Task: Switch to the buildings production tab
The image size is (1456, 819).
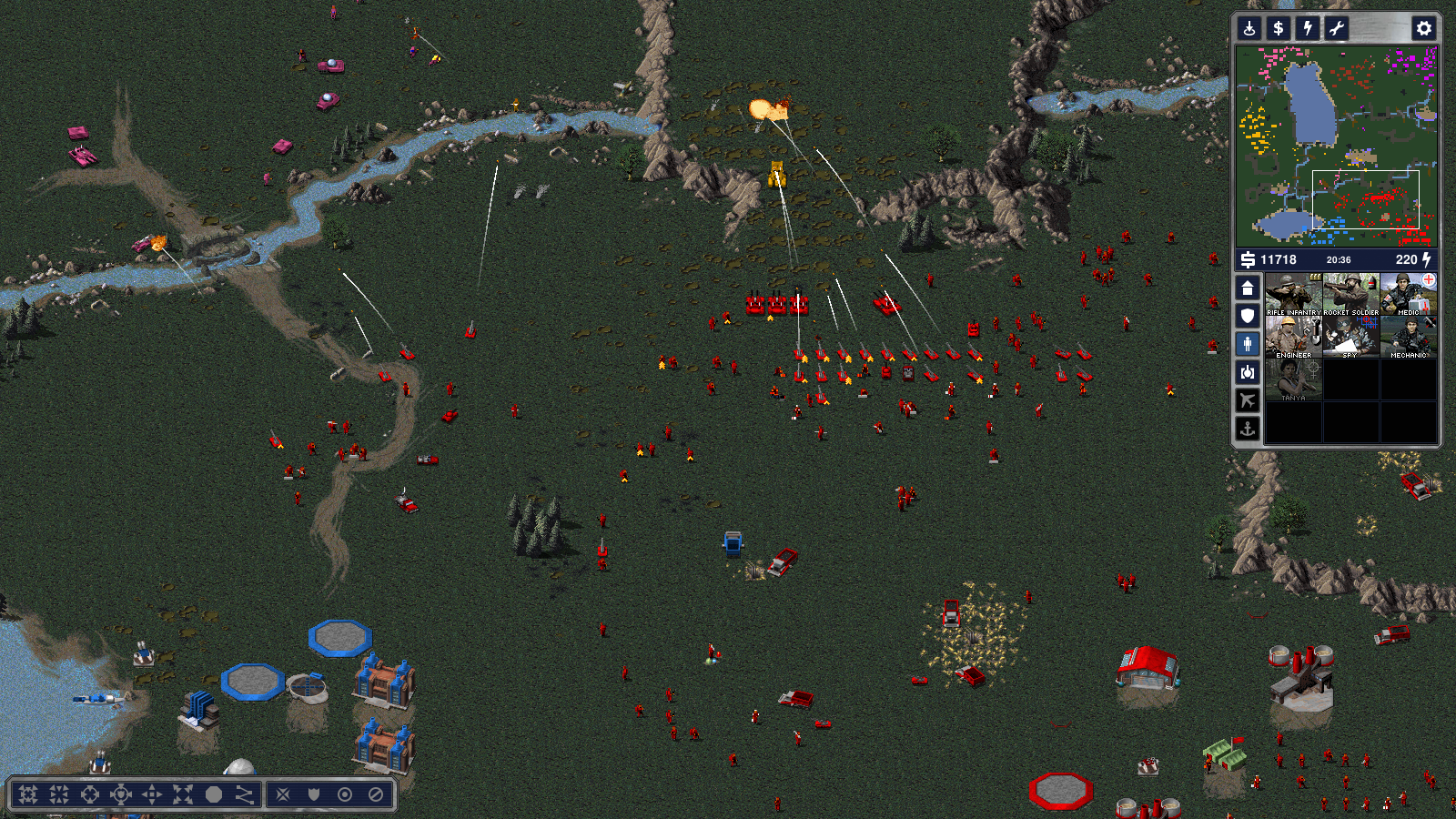Action: click(x=1248, y=288)
